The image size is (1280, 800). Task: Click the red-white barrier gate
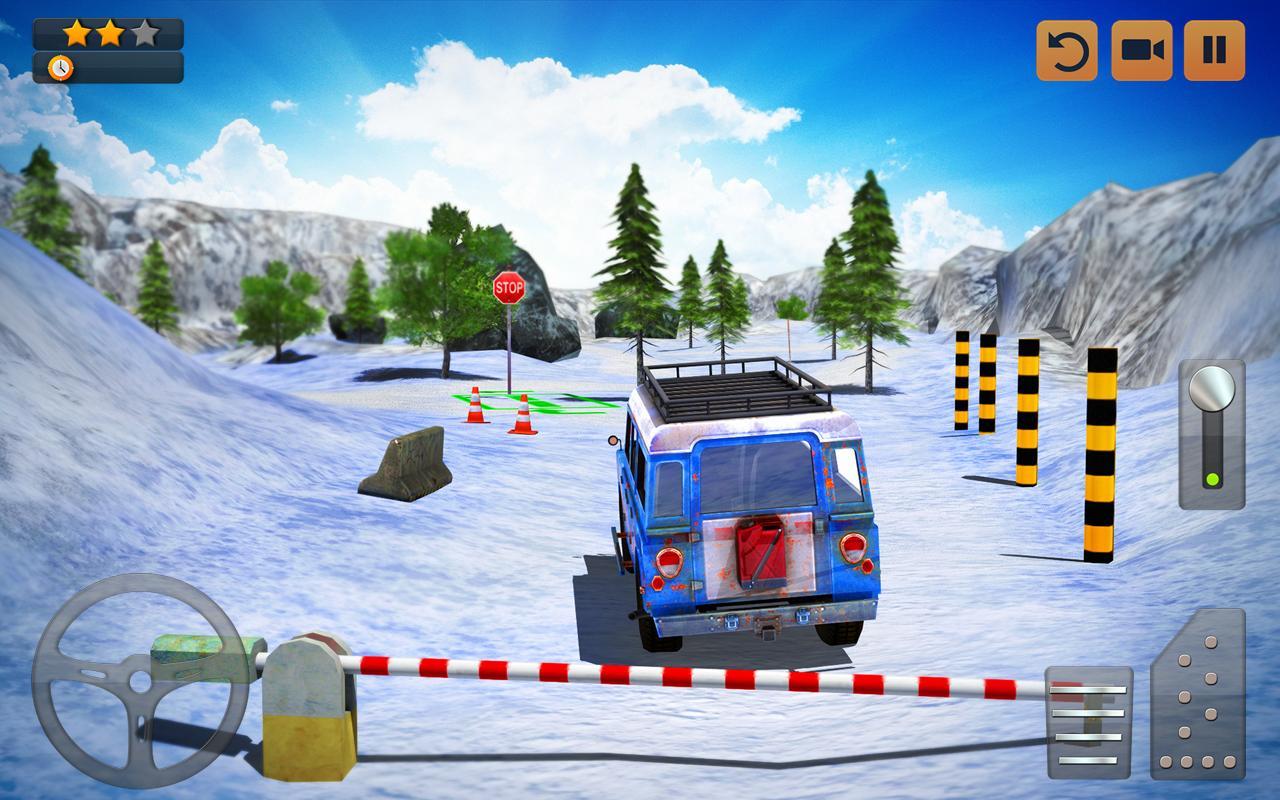click(650, 672)
